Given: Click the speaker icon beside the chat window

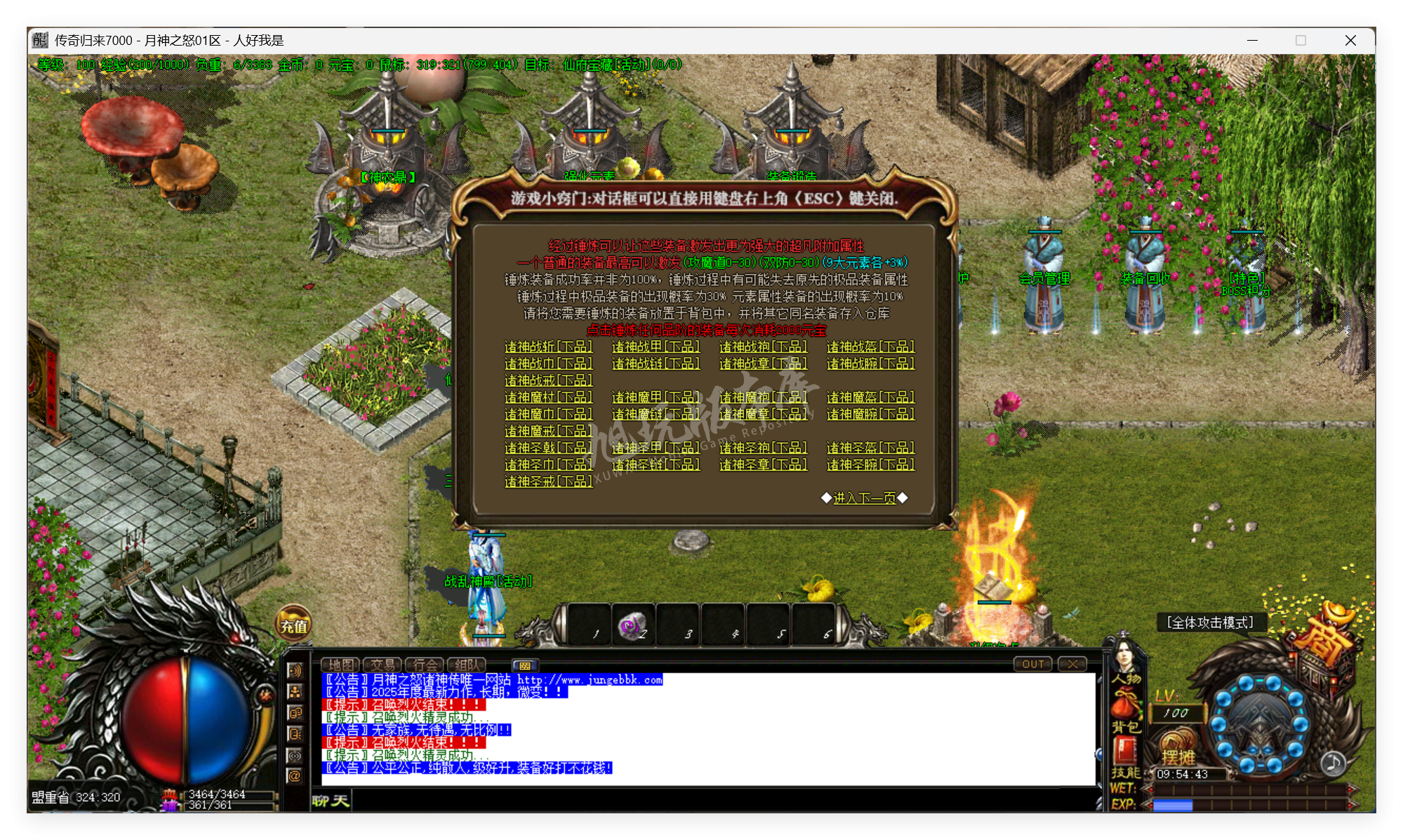Looking at the screenshot, I should click(296, 671).
